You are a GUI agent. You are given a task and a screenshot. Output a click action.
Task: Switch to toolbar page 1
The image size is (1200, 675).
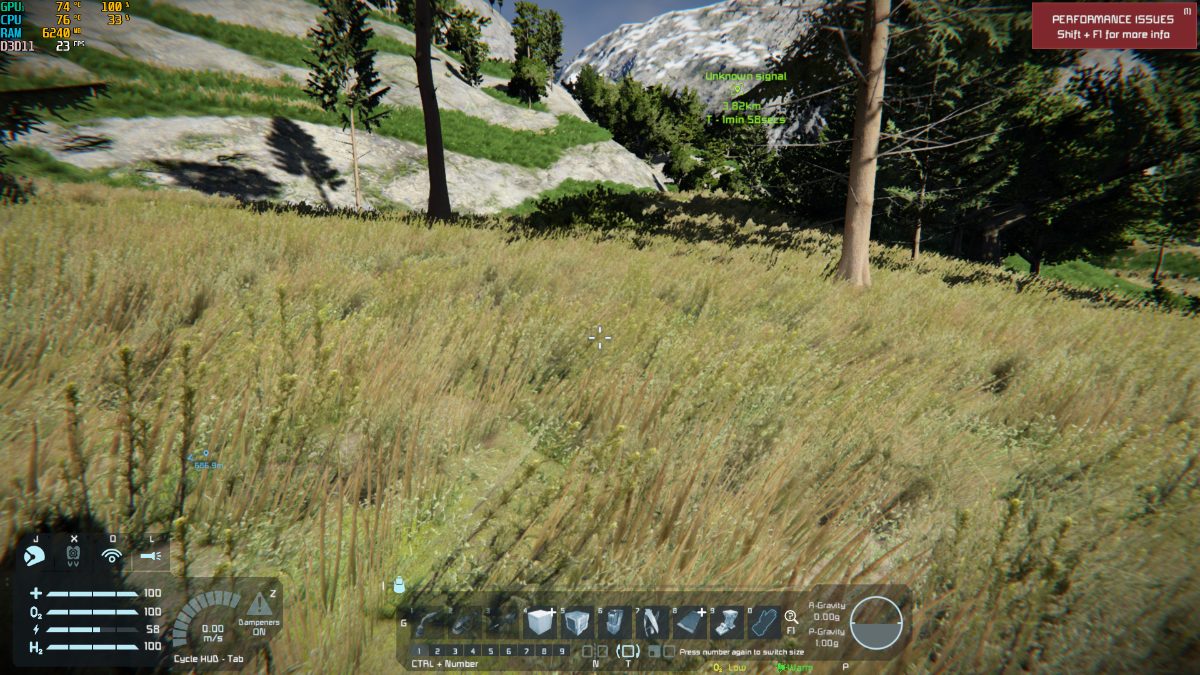coord(420,651)
